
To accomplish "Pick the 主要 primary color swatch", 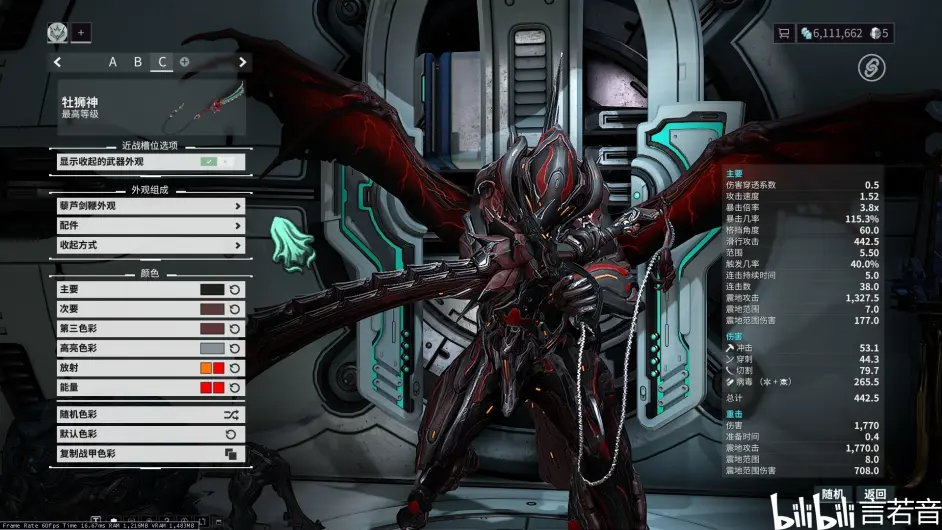I will pos(212,290).
